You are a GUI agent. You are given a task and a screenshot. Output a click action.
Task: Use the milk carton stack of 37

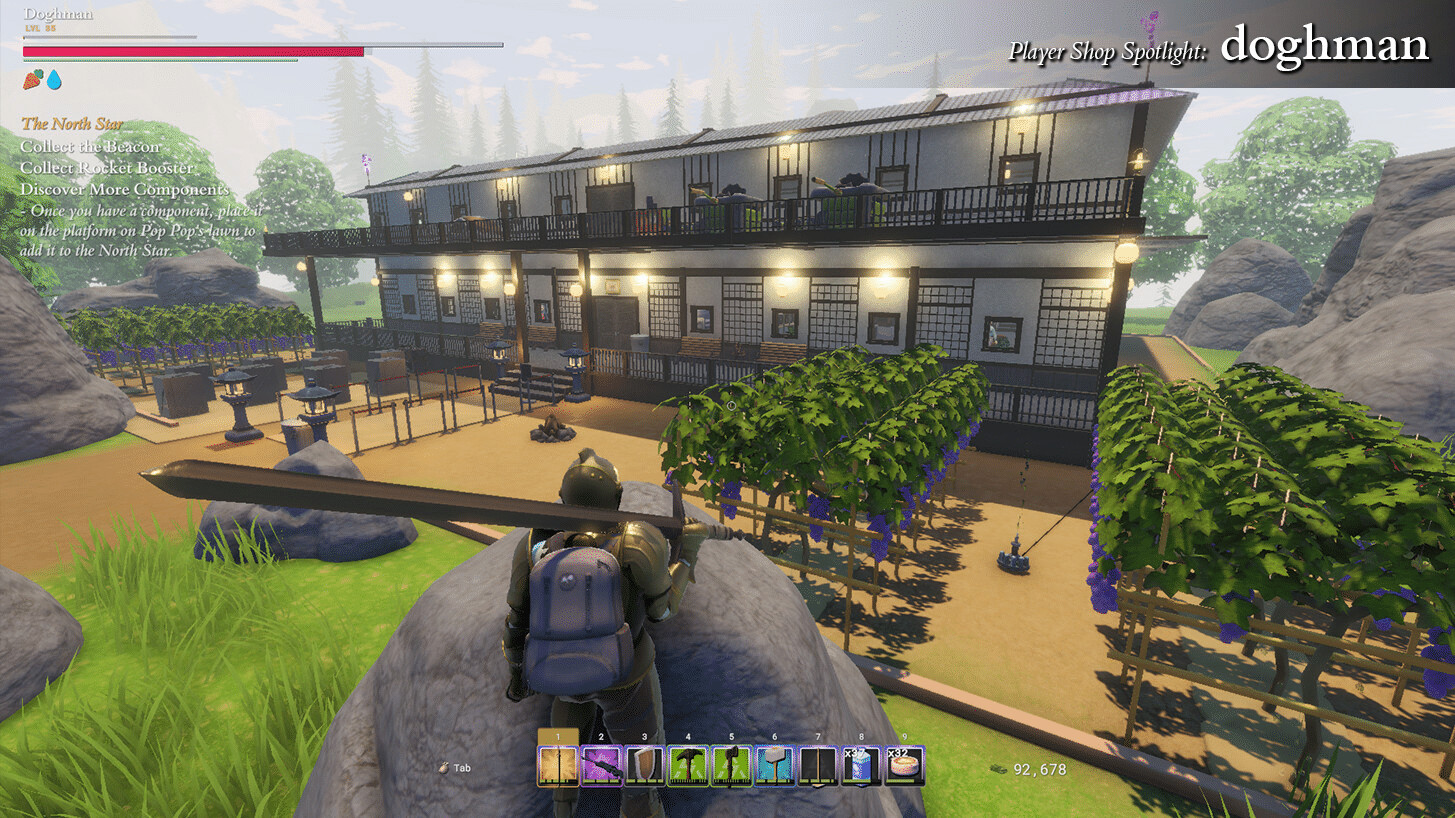pos(861,765)
